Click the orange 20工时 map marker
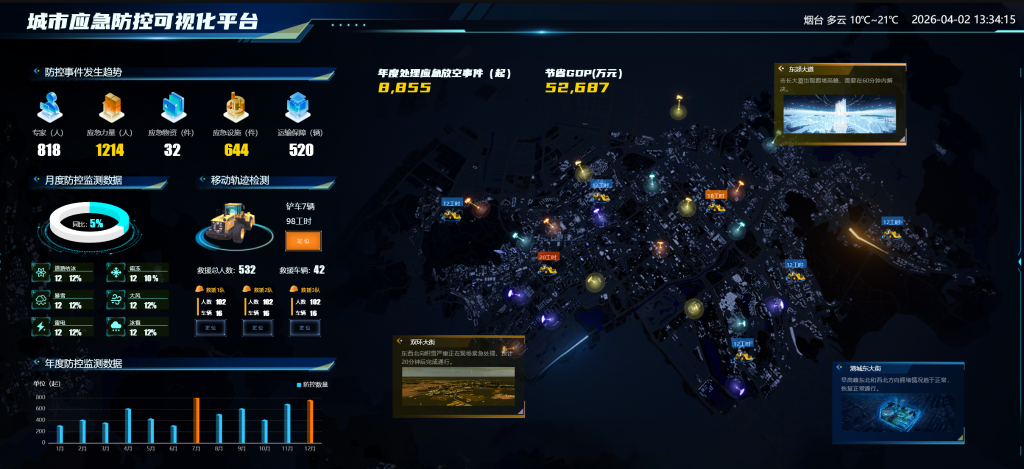The height and width of the screenshot is (469, 1024). click(x=547, y=257)
